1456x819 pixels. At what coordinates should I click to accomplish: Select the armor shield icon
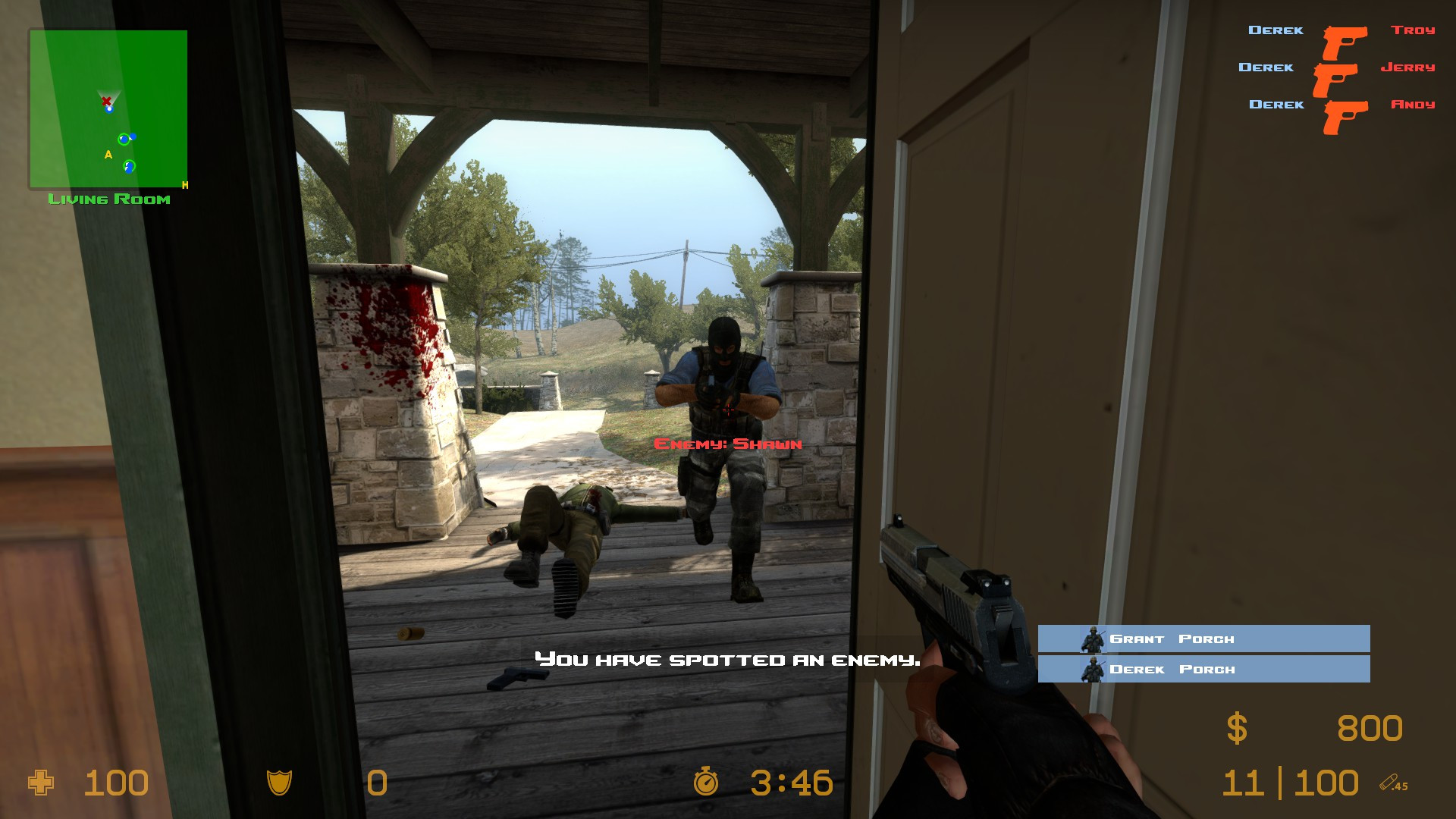281,783
